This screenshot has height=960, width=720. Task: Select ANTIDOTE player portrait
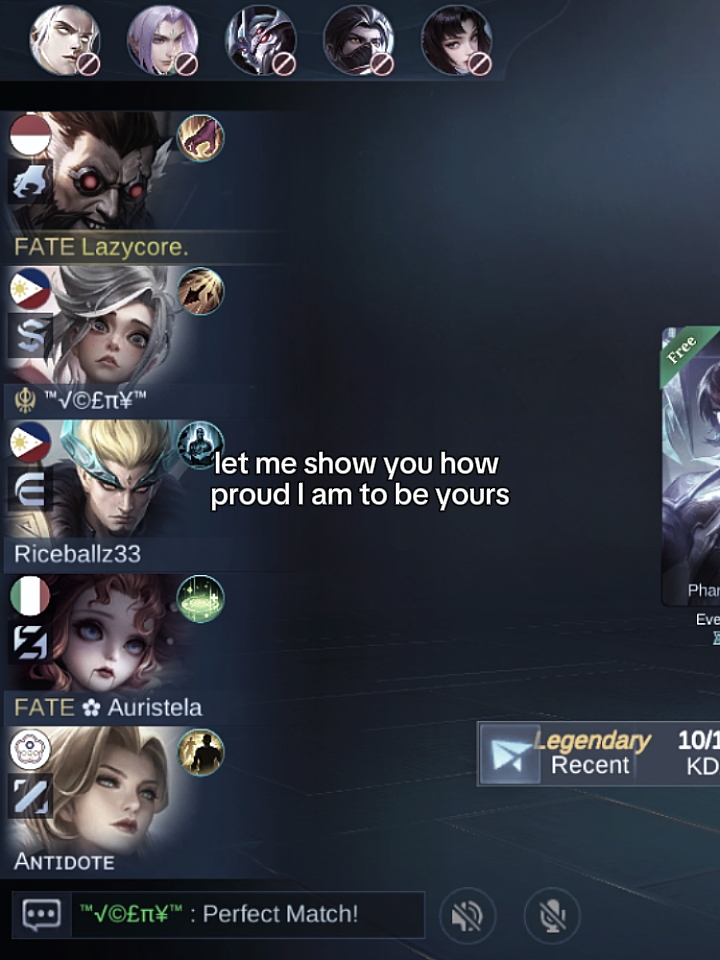(110, 790)
